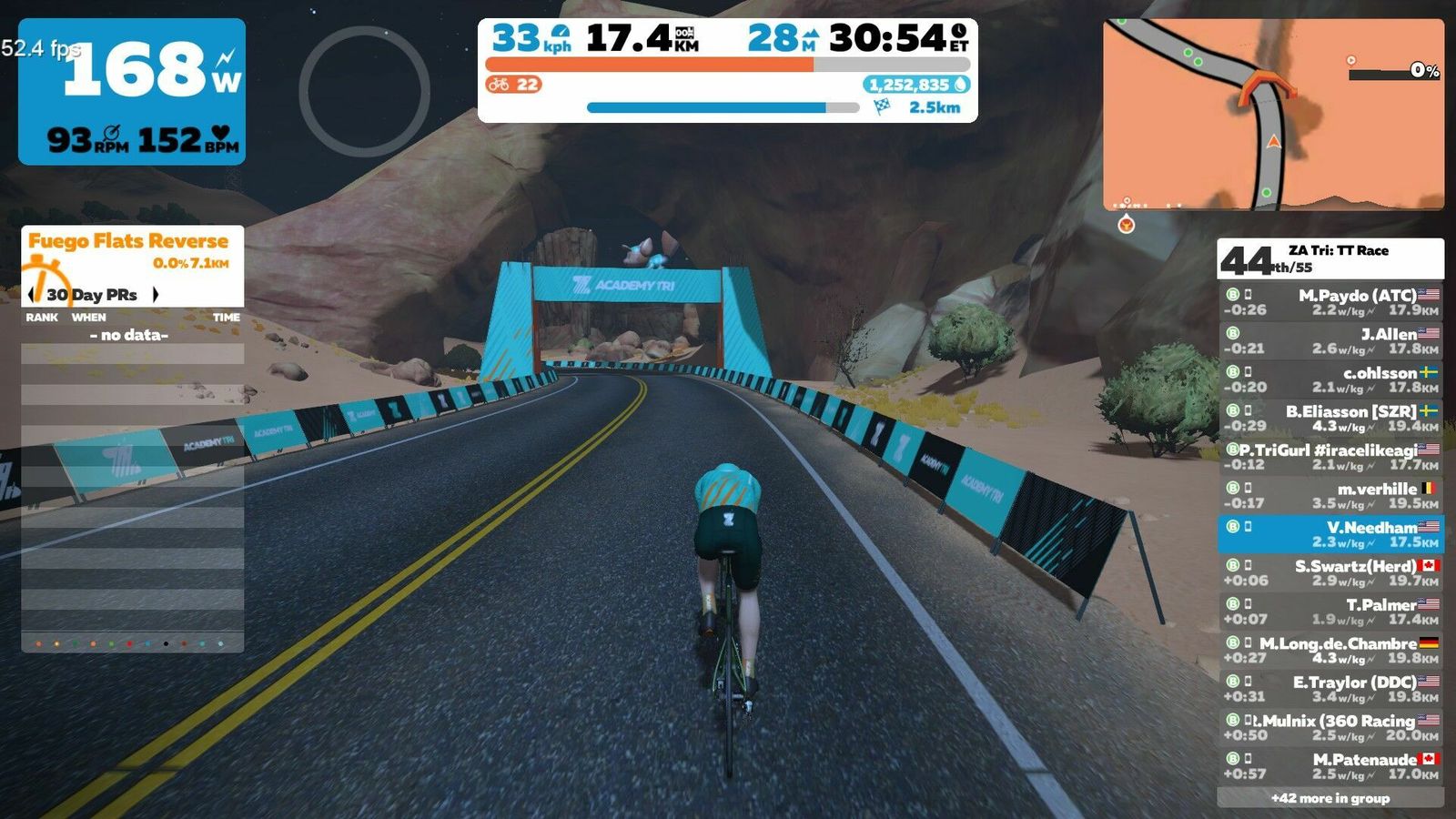Screen dimensions: 1456x819
Task: Select M.Long.de.Chambre rider row
Action: coord(1330,651)
